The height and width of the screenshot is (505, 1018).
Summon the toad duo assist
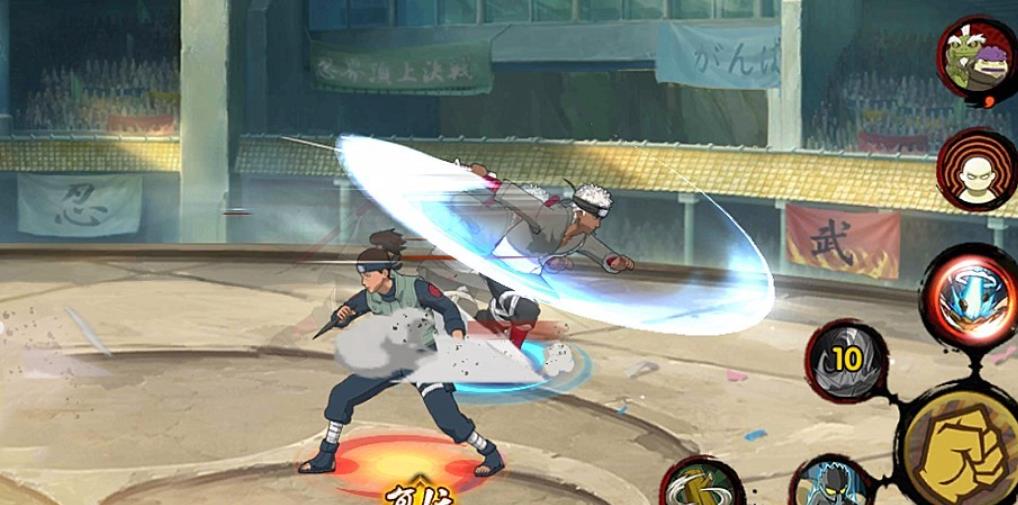978,58
